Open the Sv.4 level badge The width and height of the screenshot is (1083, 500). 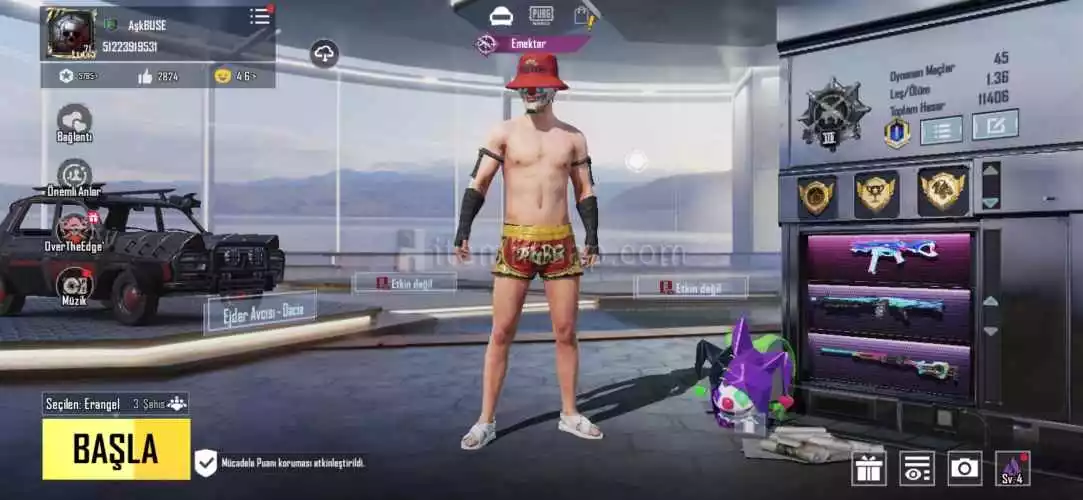pos(1012,467)
